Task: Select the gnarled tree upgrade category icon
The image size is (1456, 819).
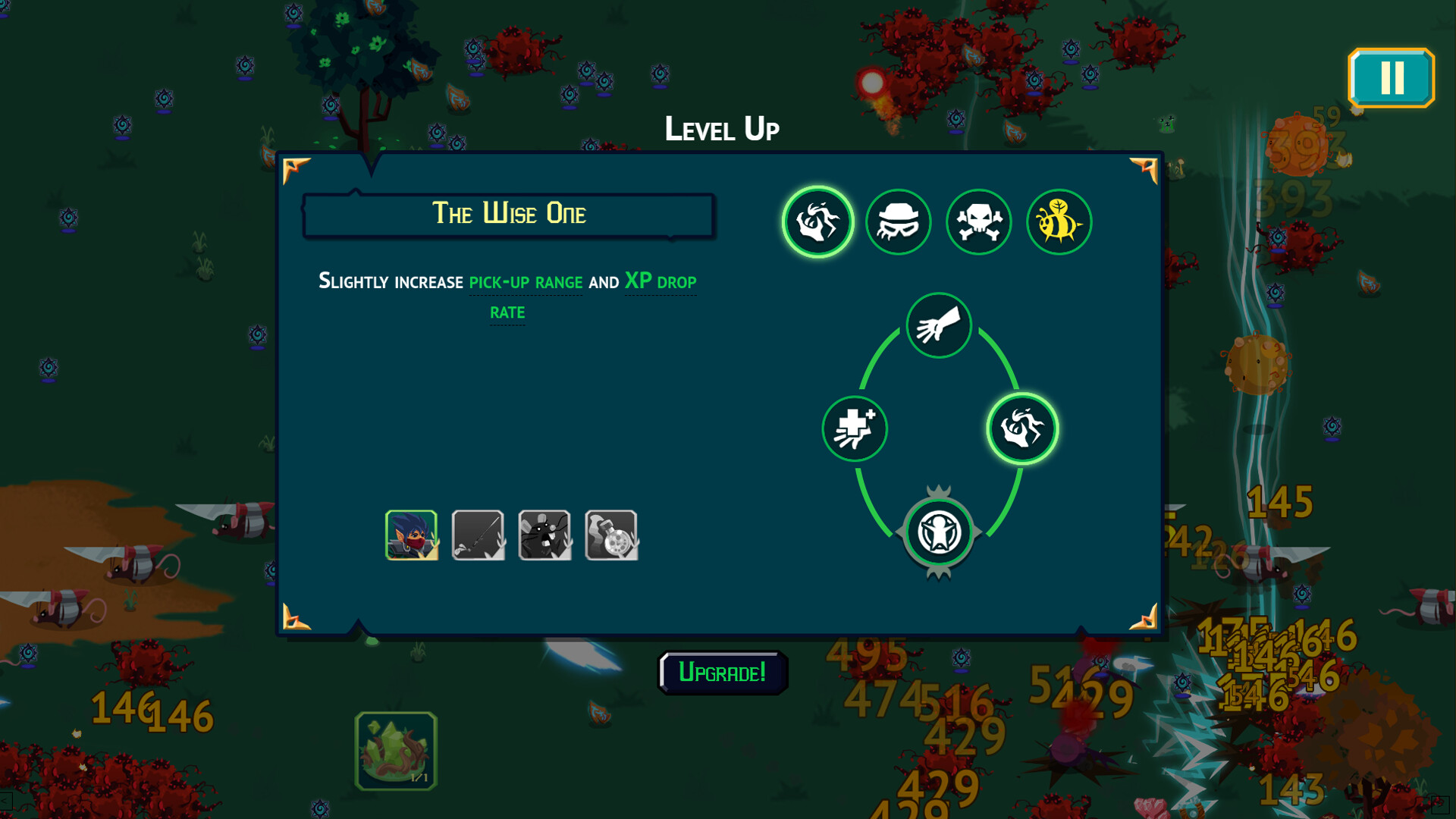Action: pos(818,221)
